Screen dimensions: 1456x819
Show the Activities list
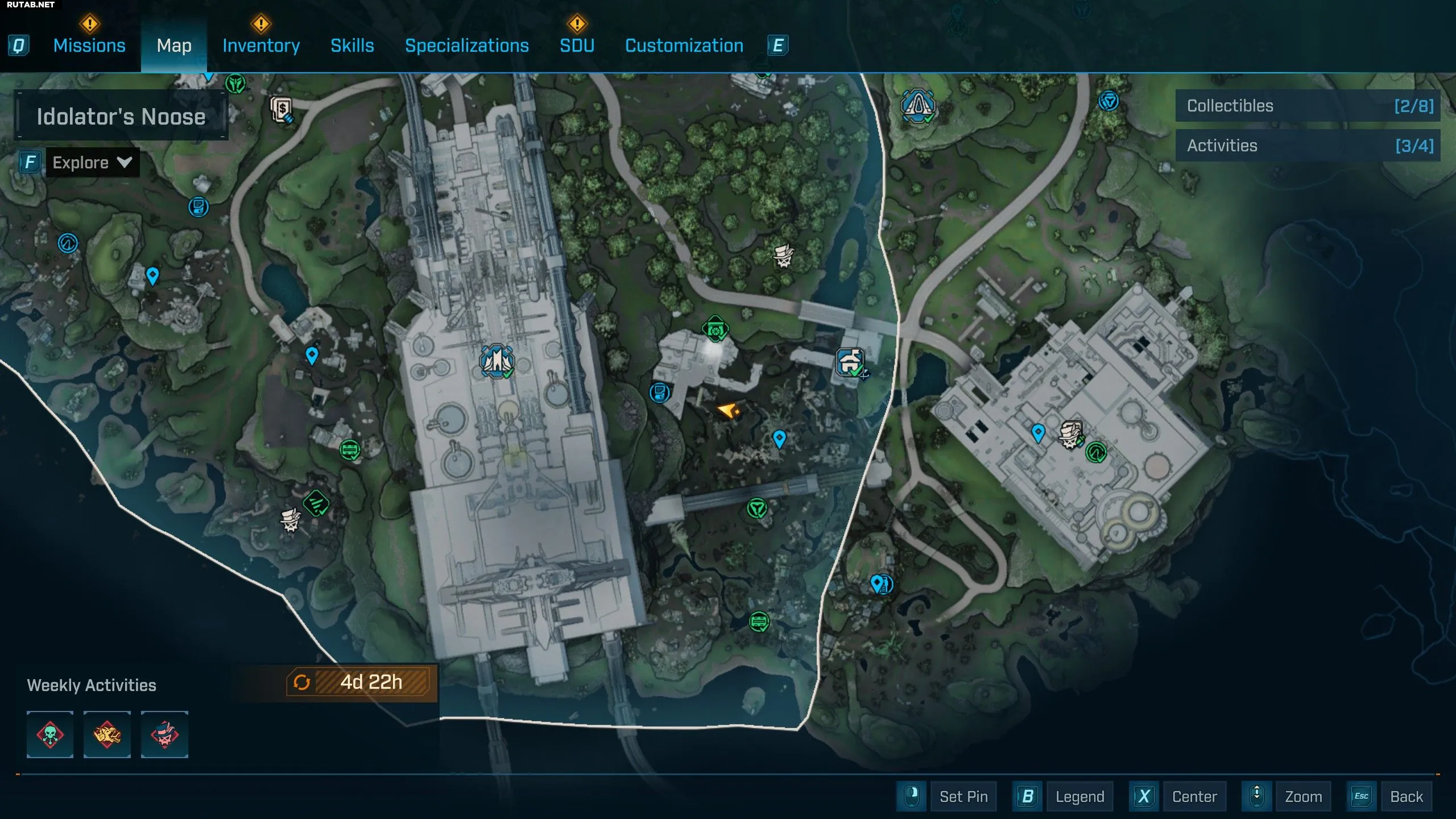[1308, 146]
